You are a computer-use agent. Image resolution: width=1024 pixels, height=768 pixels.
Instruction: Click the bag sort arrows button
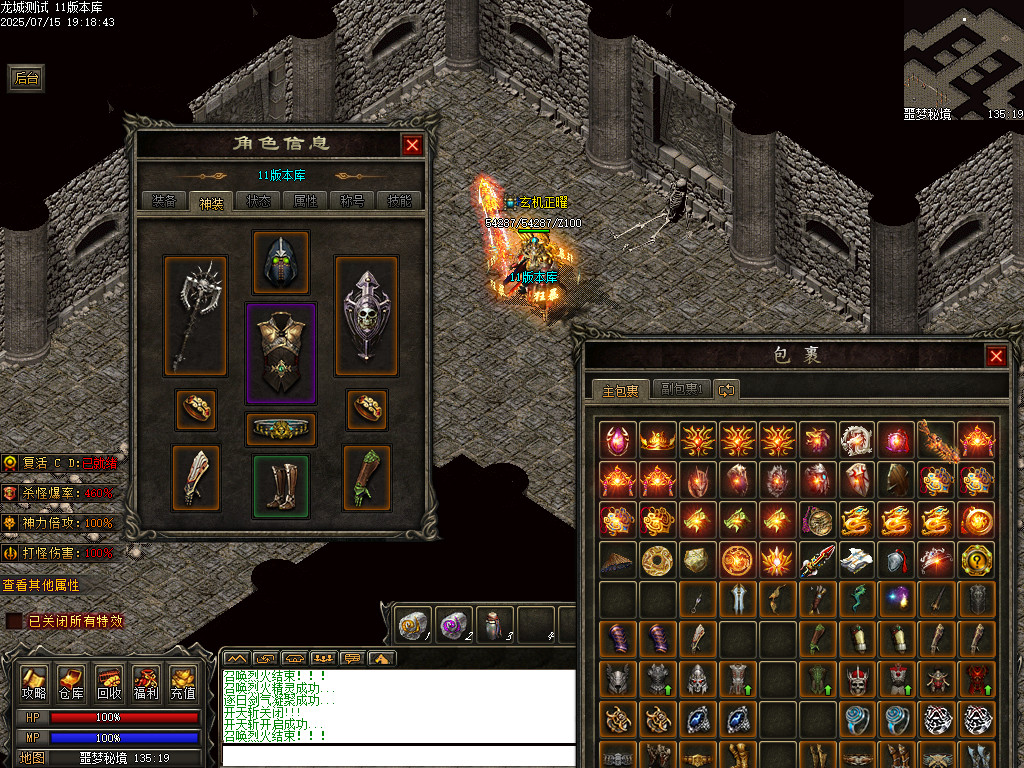(x=727, y=389)
